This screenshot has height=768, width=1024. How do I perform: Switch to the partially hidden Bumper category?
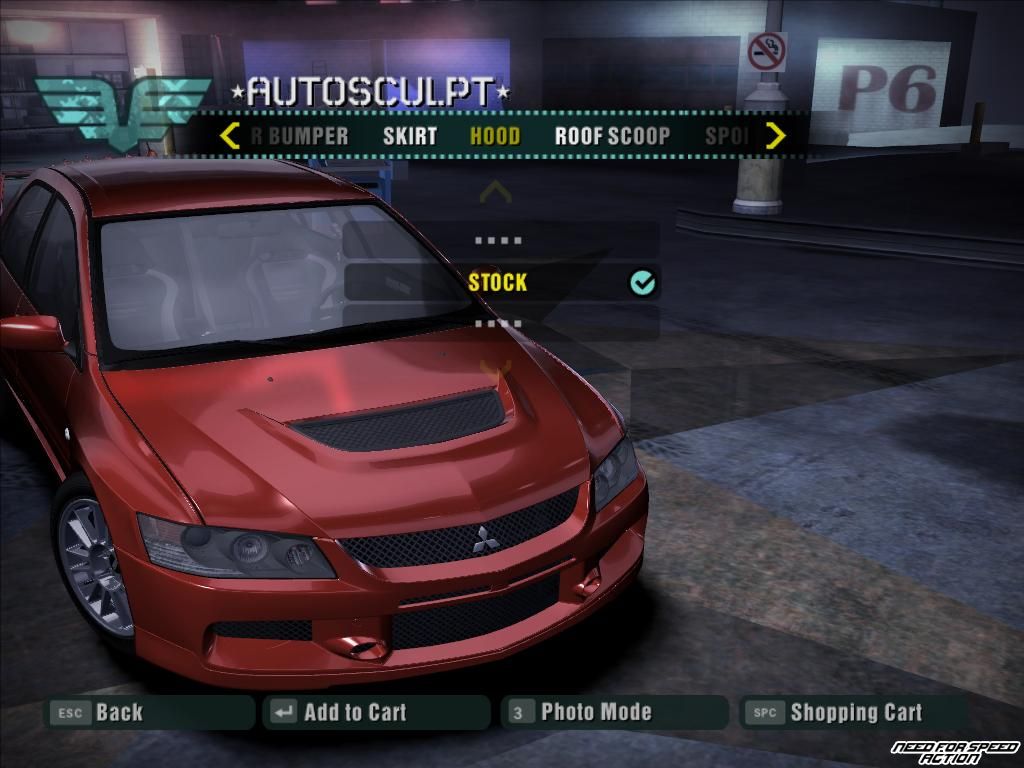coord(301,137)
